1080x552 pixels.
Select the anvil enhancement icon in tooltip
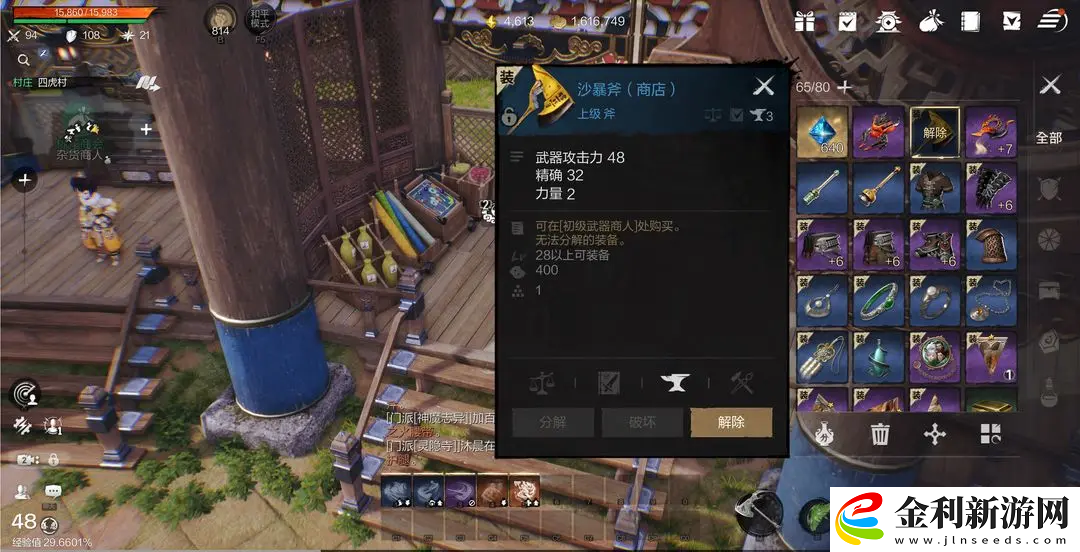tap(675, 381)
